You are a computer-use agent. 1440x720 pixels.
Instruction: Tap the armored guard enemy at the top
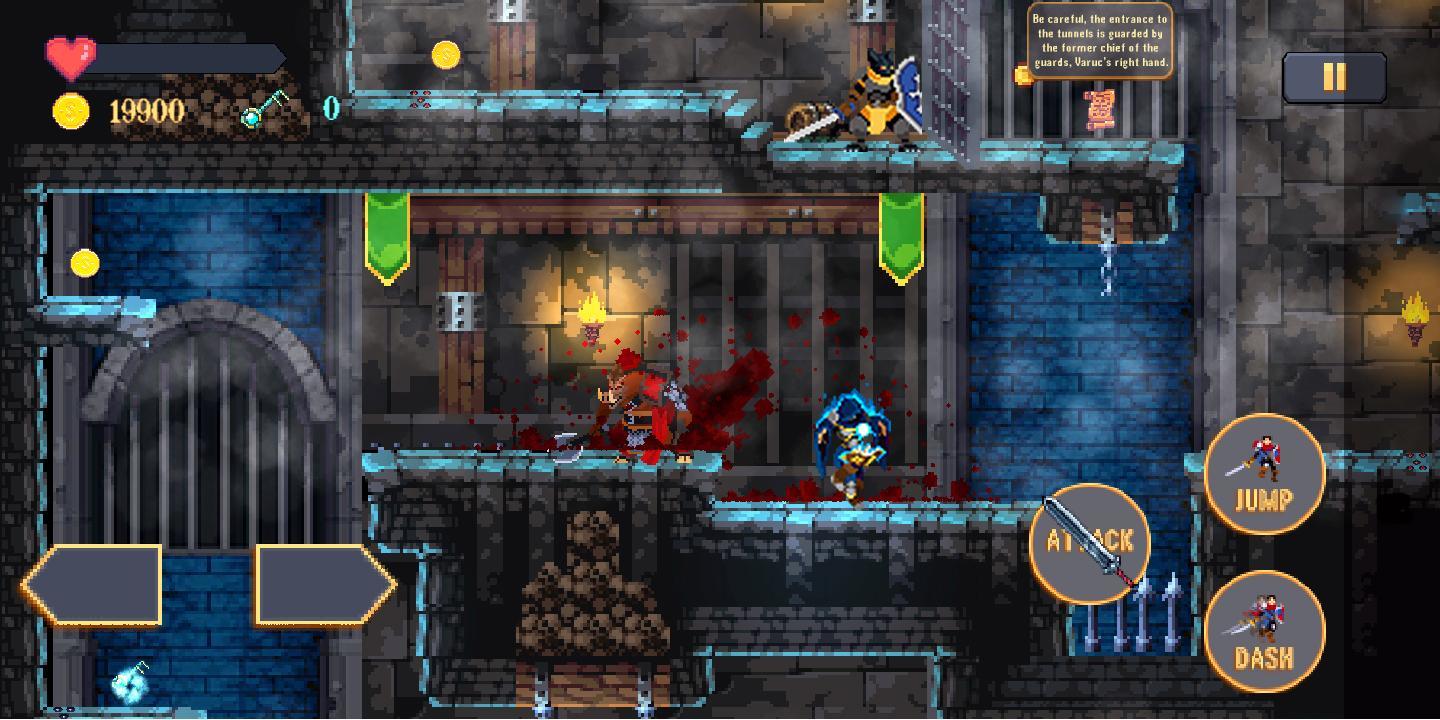[x=880, y=100]
